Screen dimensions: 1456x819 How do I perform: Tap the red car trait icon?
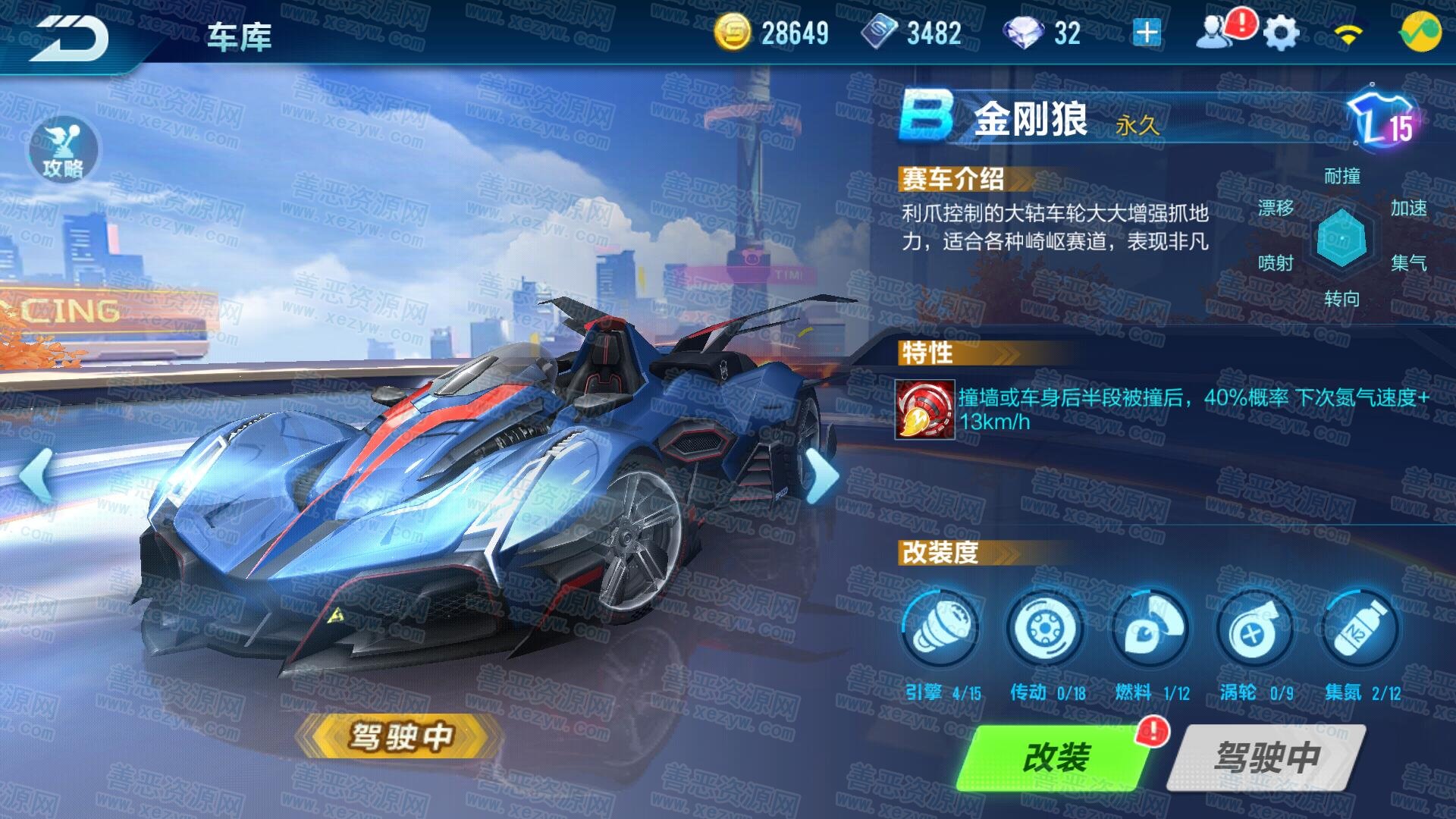(924, 410)
